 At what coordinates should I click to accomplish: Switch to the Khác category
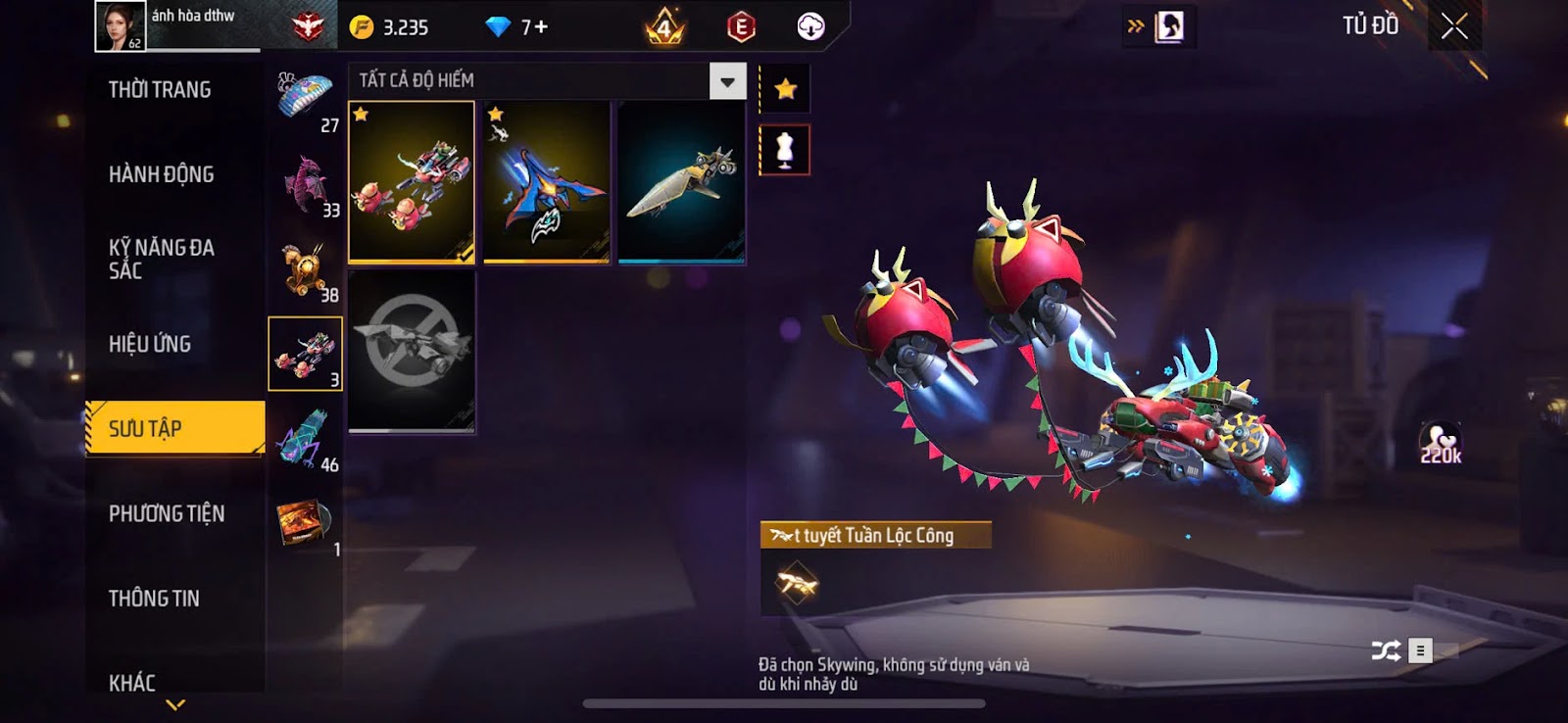point(132,682)
